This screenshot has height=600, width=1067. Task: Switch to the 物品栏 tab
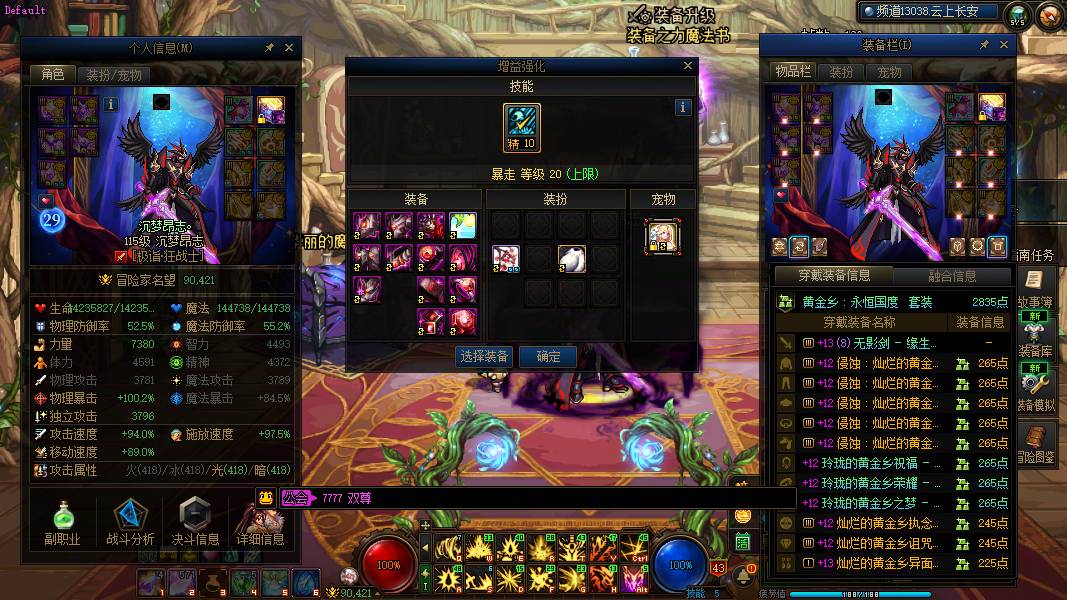click(x=793, y=72)
